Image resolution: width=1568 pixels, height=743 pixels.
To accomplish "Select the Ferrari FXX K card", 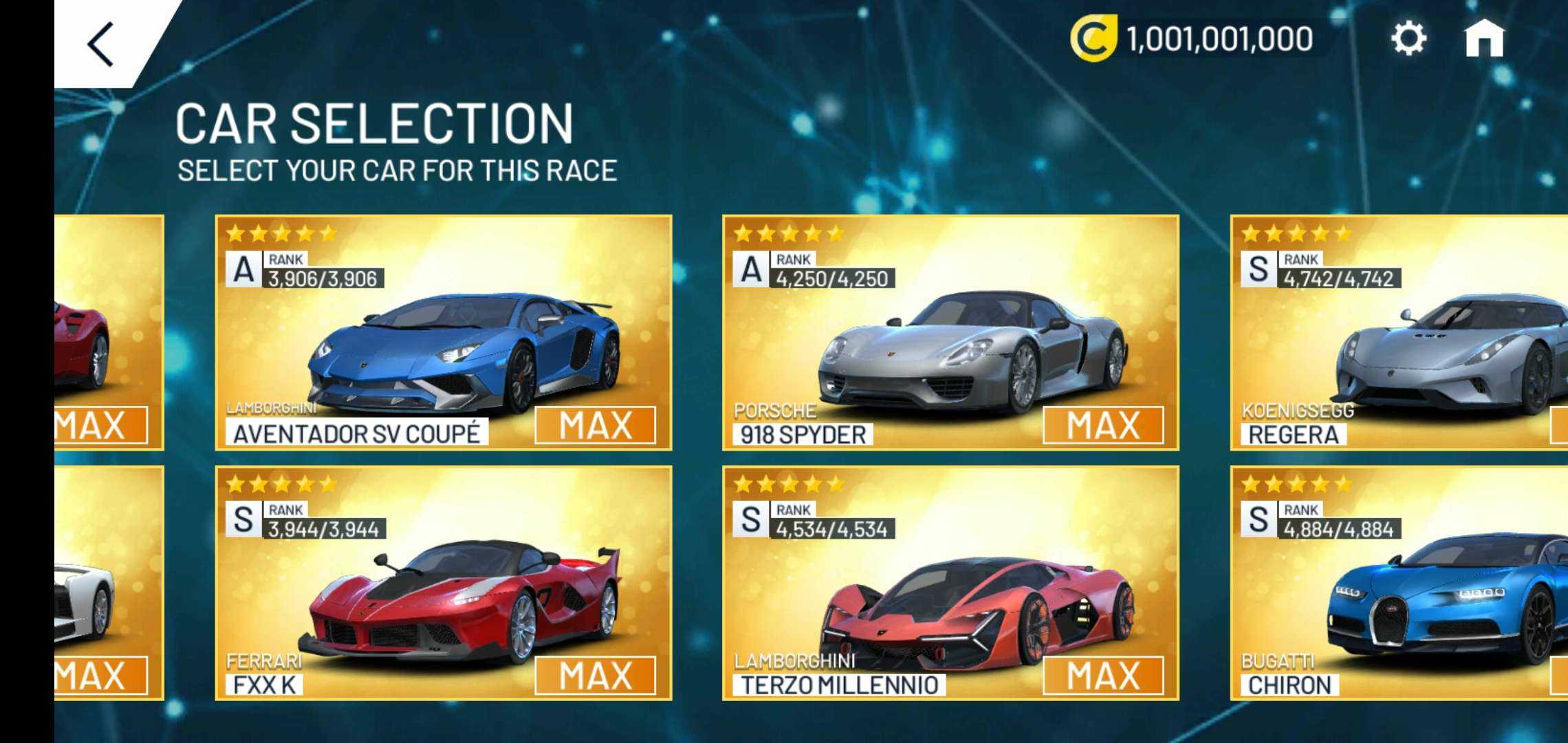I will click(x=444, y=583).
